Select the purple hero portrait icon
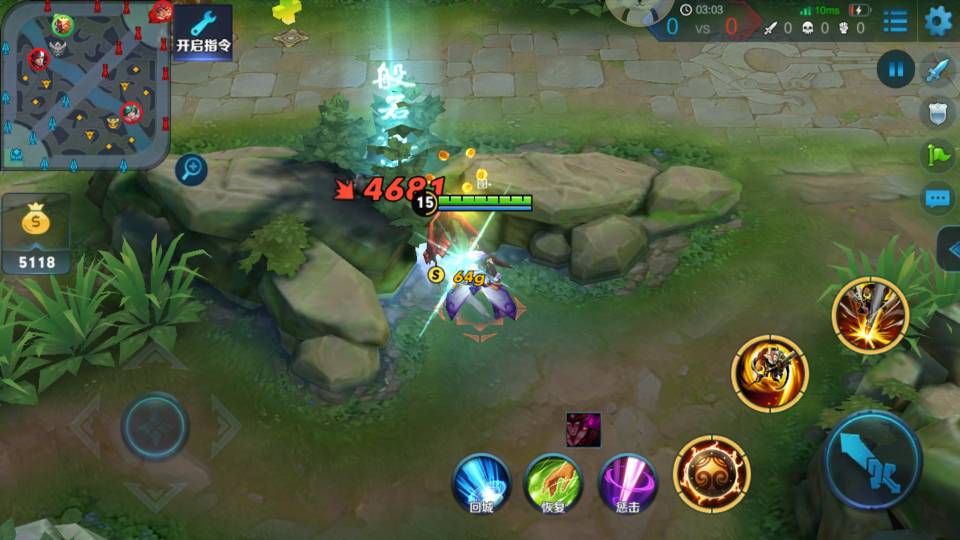This screenshot has height=540, width=960. (x=583, y=429)
